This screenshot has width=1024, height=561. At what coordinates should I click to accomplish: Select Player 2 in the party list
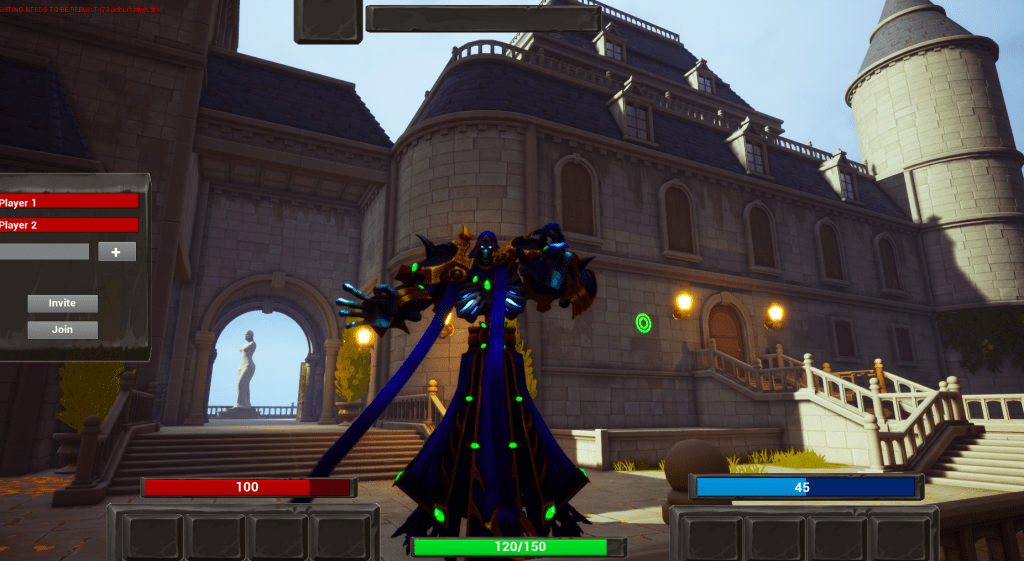point(68,225)
